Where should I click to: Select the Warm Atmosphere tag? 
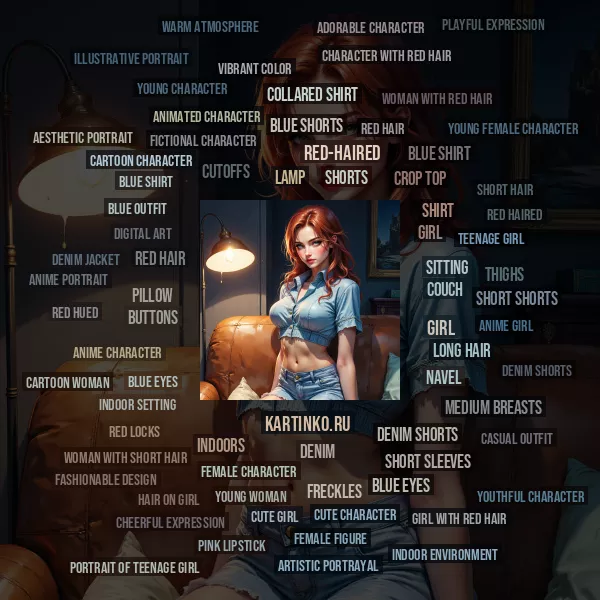[x=210, y=27]
